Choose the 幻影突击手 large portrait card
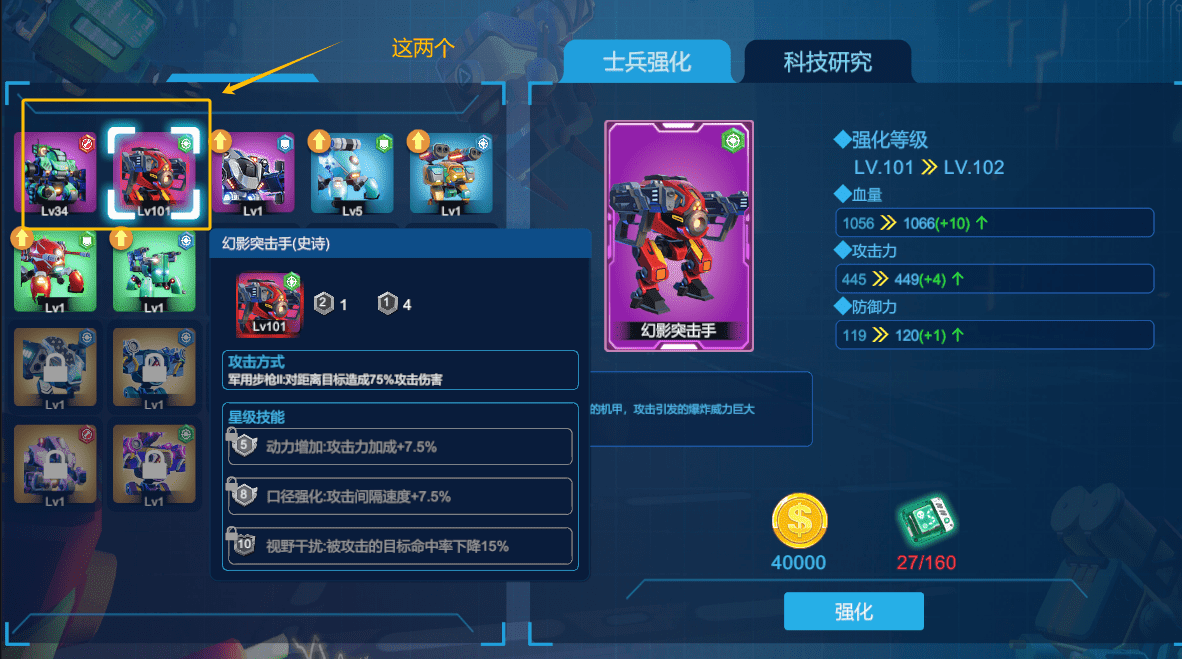The image size is (1182, 659). point(679,236)
